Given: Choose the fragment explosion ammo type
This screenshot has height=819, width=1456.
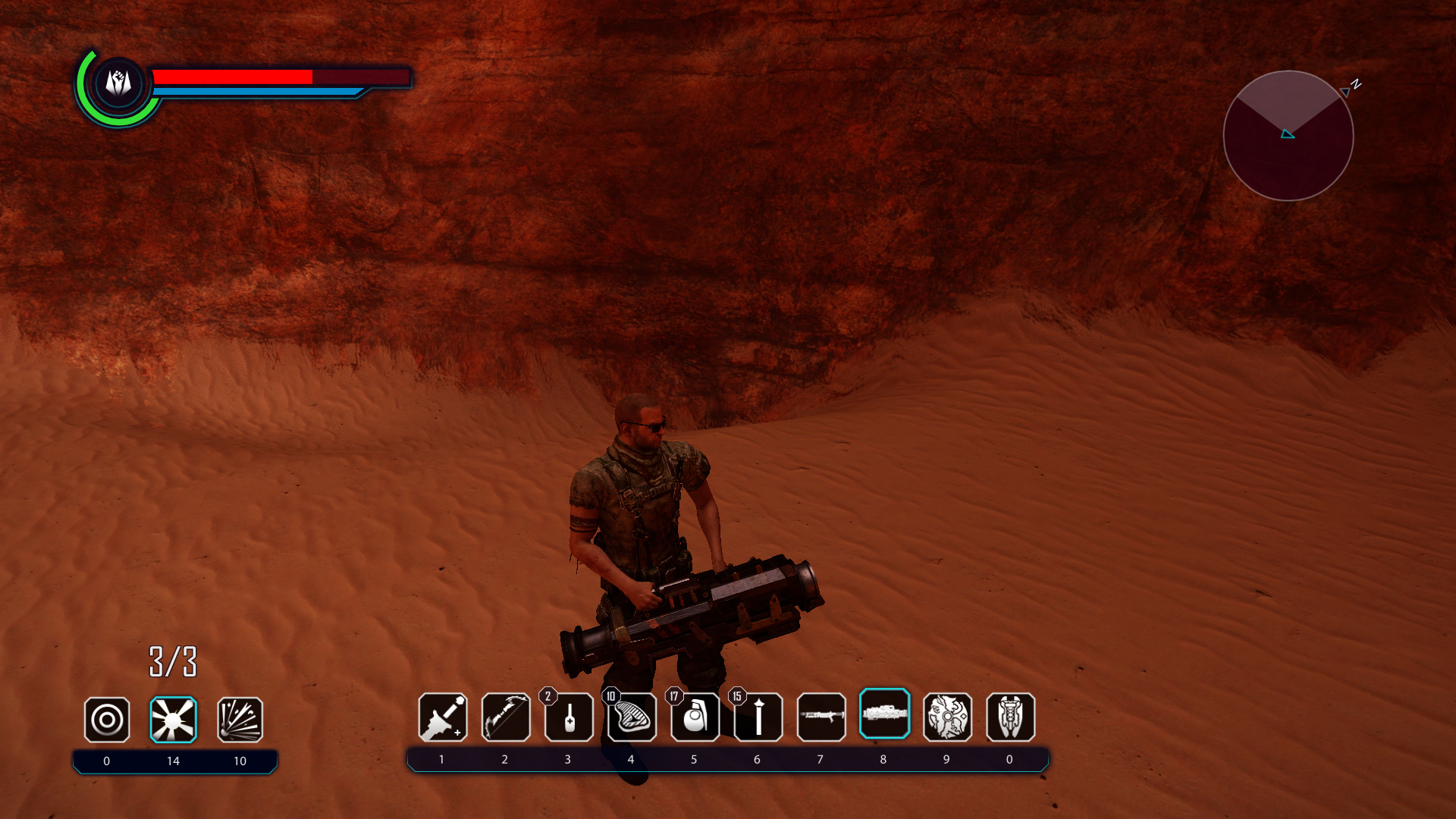Looking at the screenshot, I should tap(240, 720).
